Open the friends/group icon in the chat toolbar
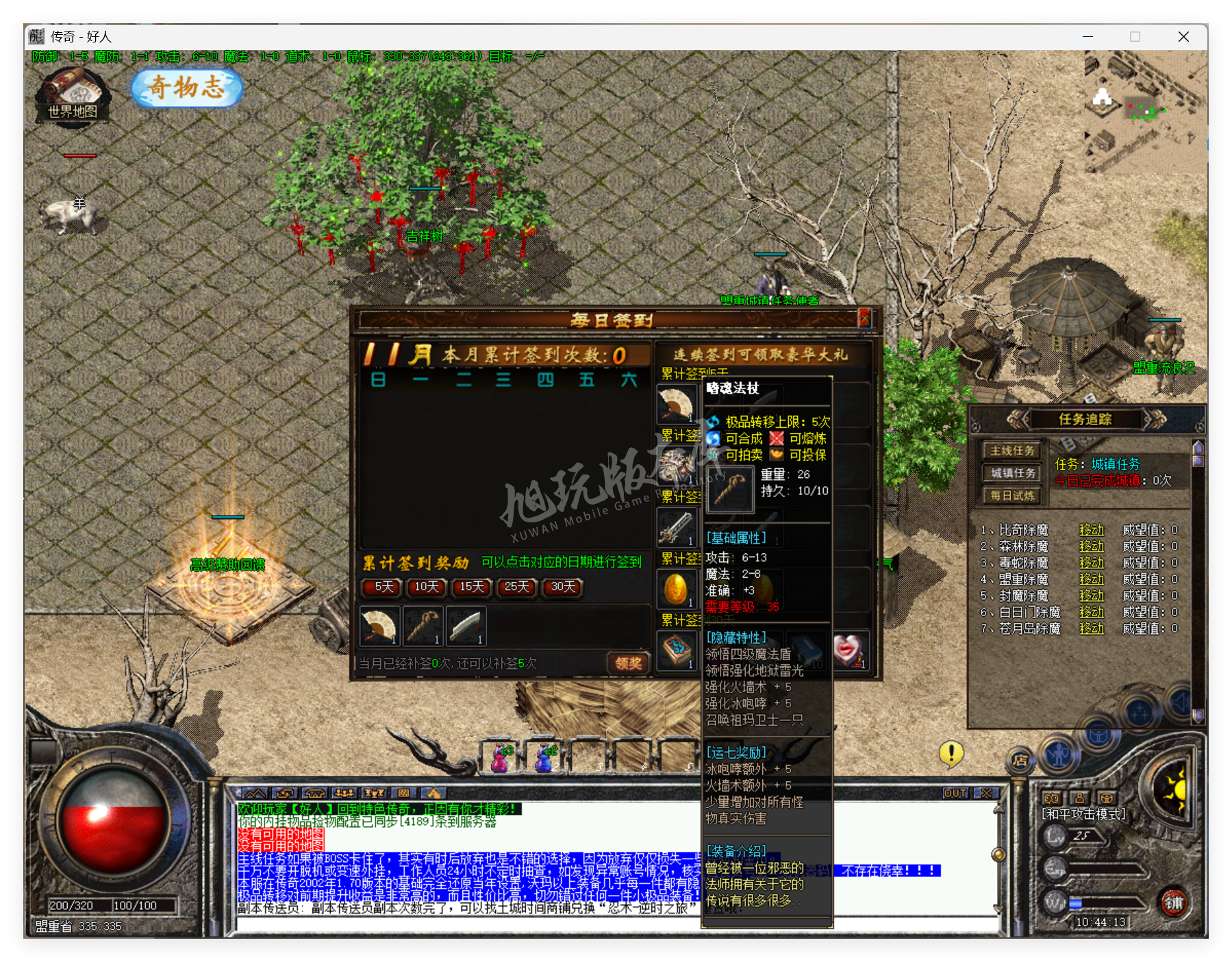Screen dimensions: 1232x962 (x=344, y=792)
